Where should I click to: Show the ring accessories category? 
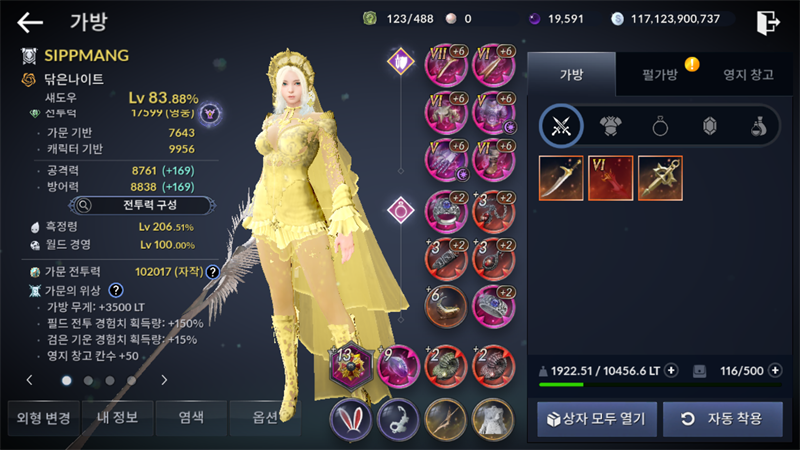pyautogui.click(x=660, y=125)
